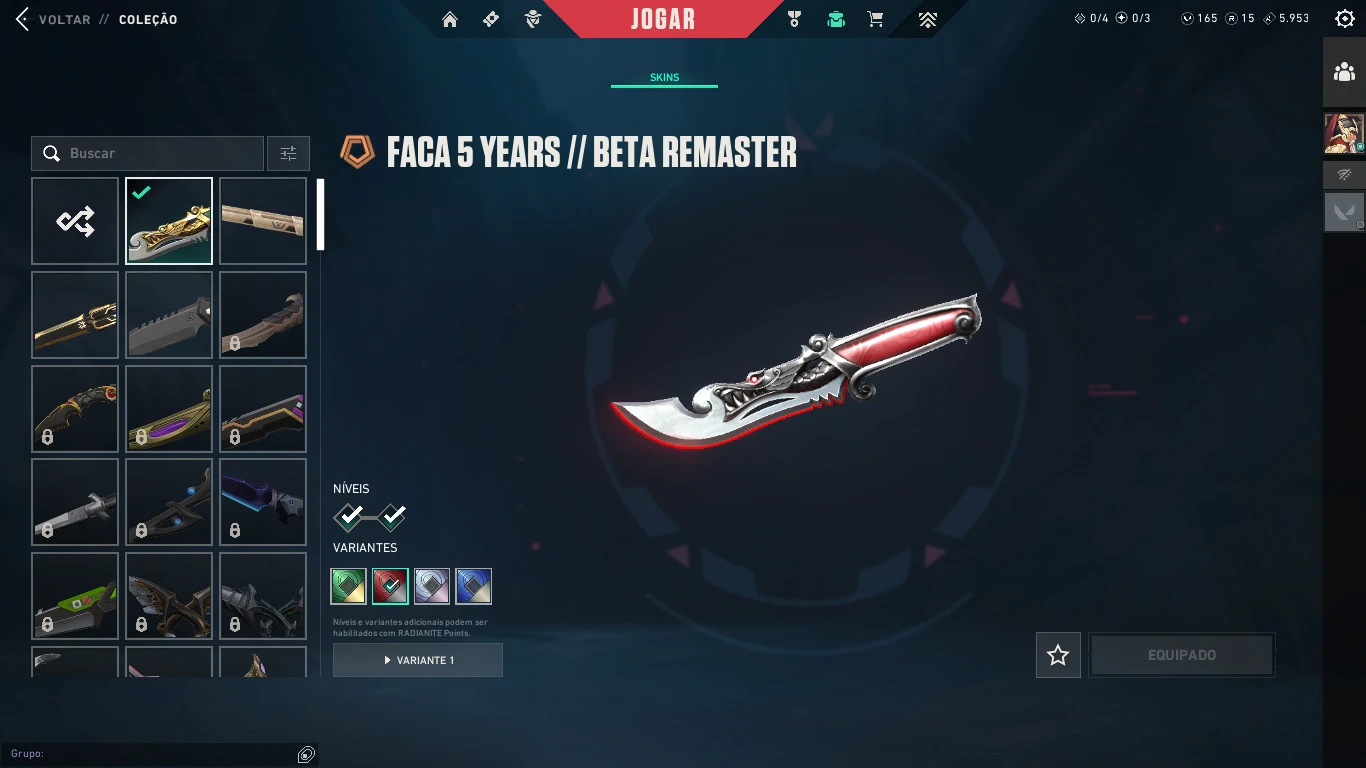Click the red JOGAR play button
The image size is (1366, 768).
coord(663,19)
